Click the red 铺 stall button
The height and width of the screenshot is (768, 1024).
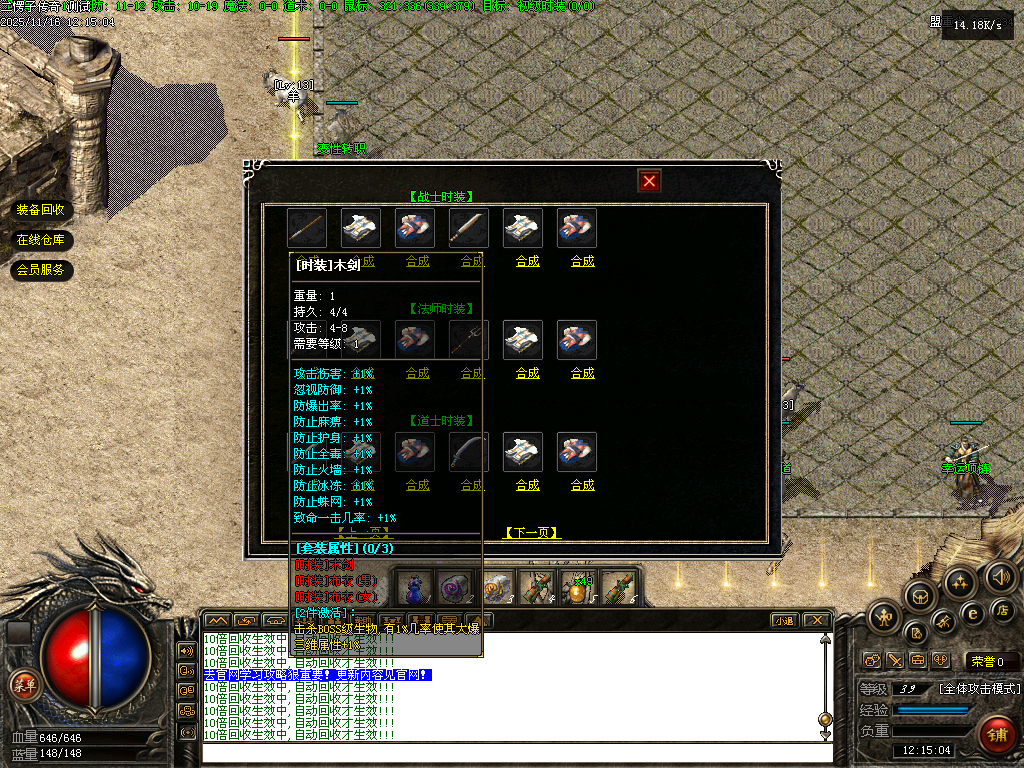tap(996, 733)
